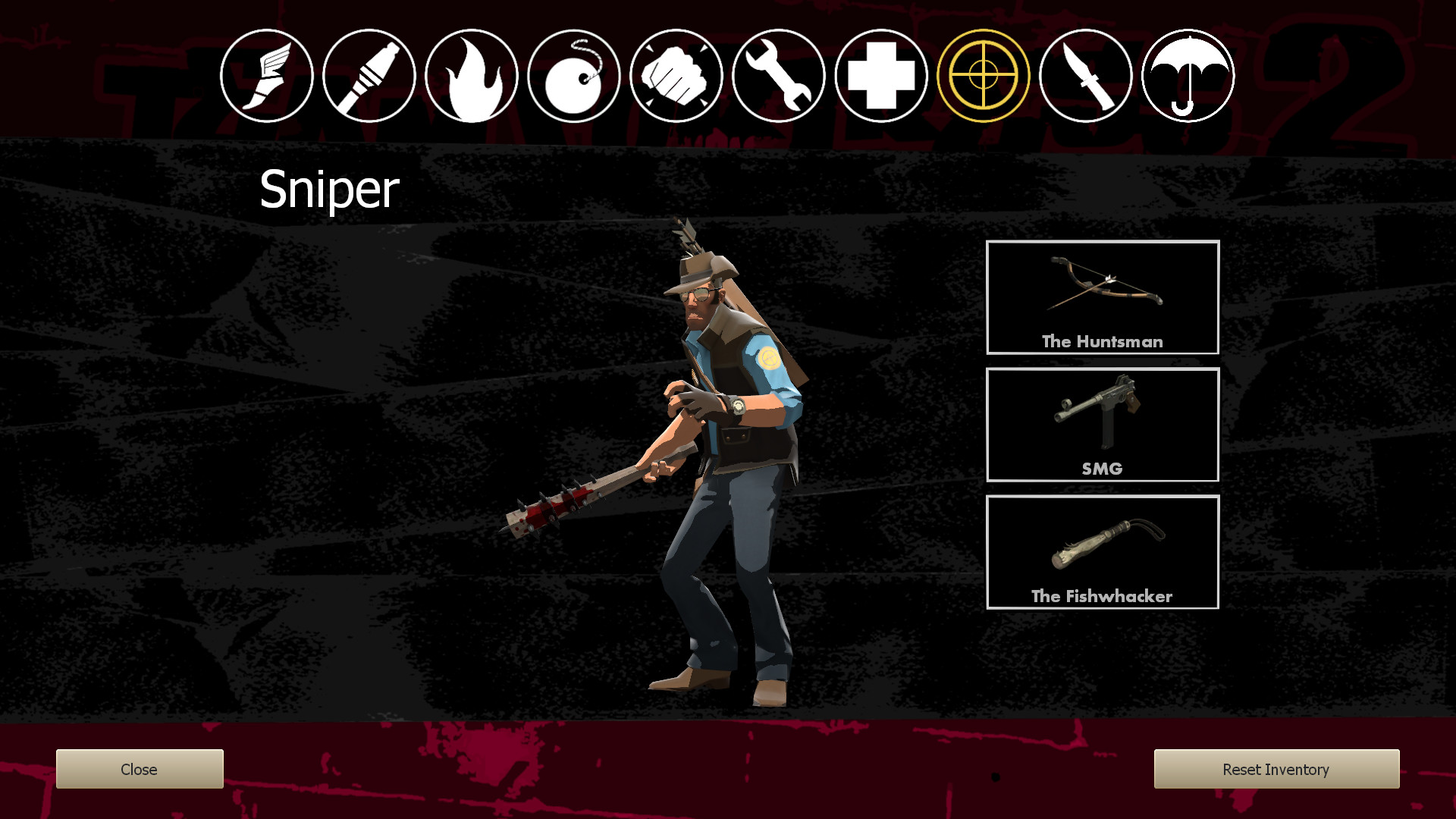Click the SMG secondary weapon slot
Viewport: 1456px width, 819px height.
tap(1102, 425)
